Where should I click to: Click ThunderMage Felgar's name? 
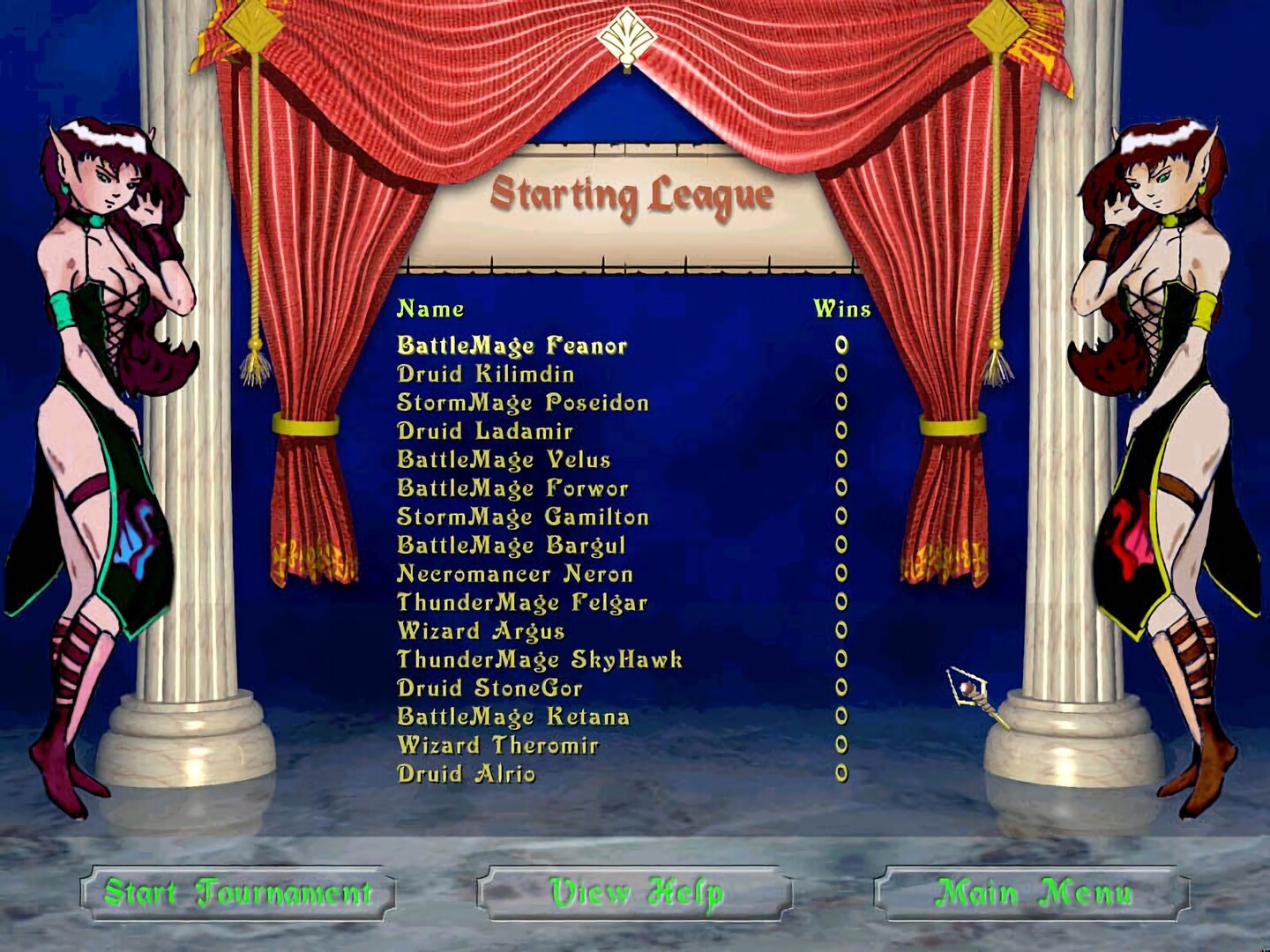coord(520,603)
